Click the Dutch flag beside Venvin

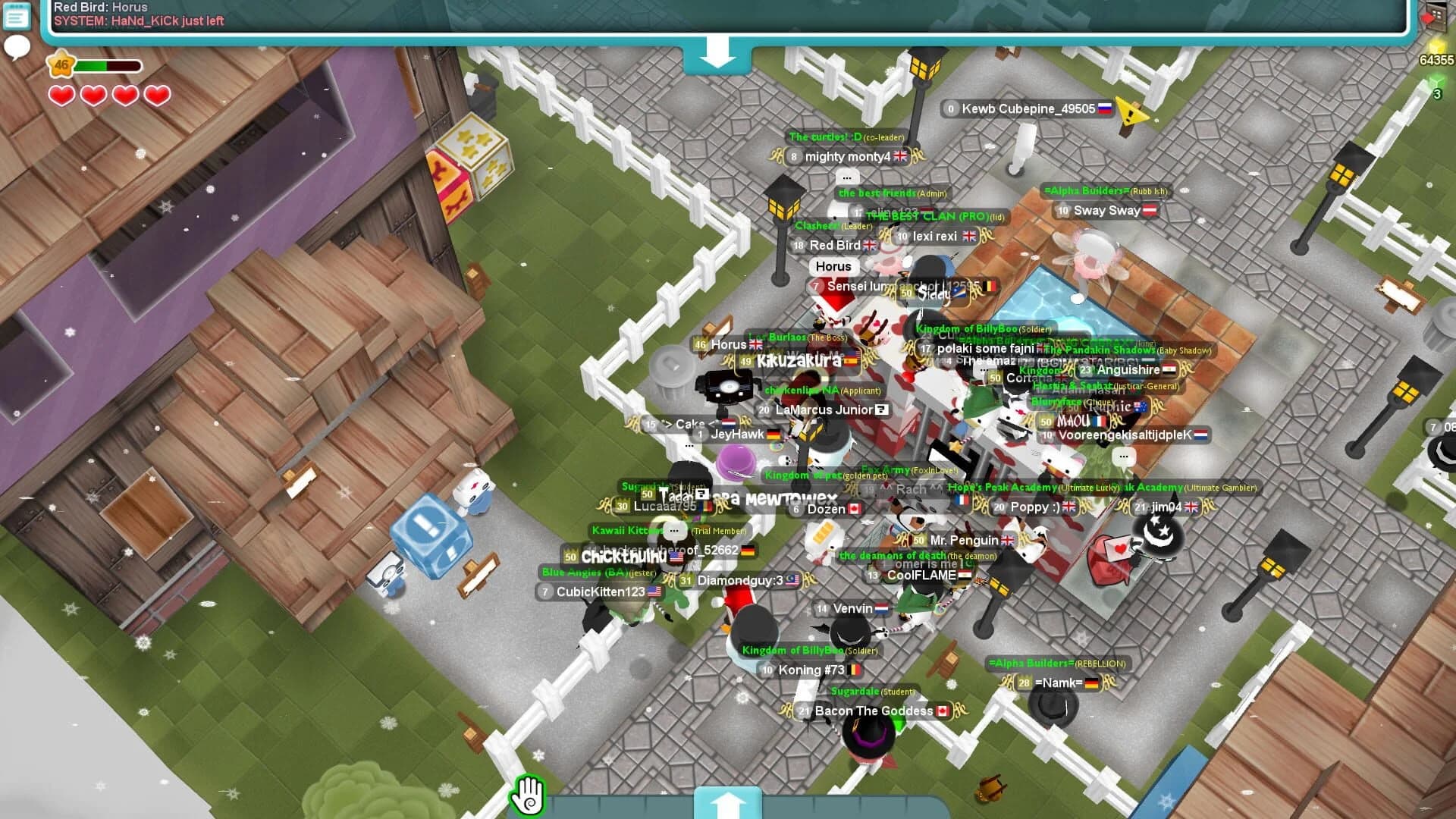pos(880,609)
